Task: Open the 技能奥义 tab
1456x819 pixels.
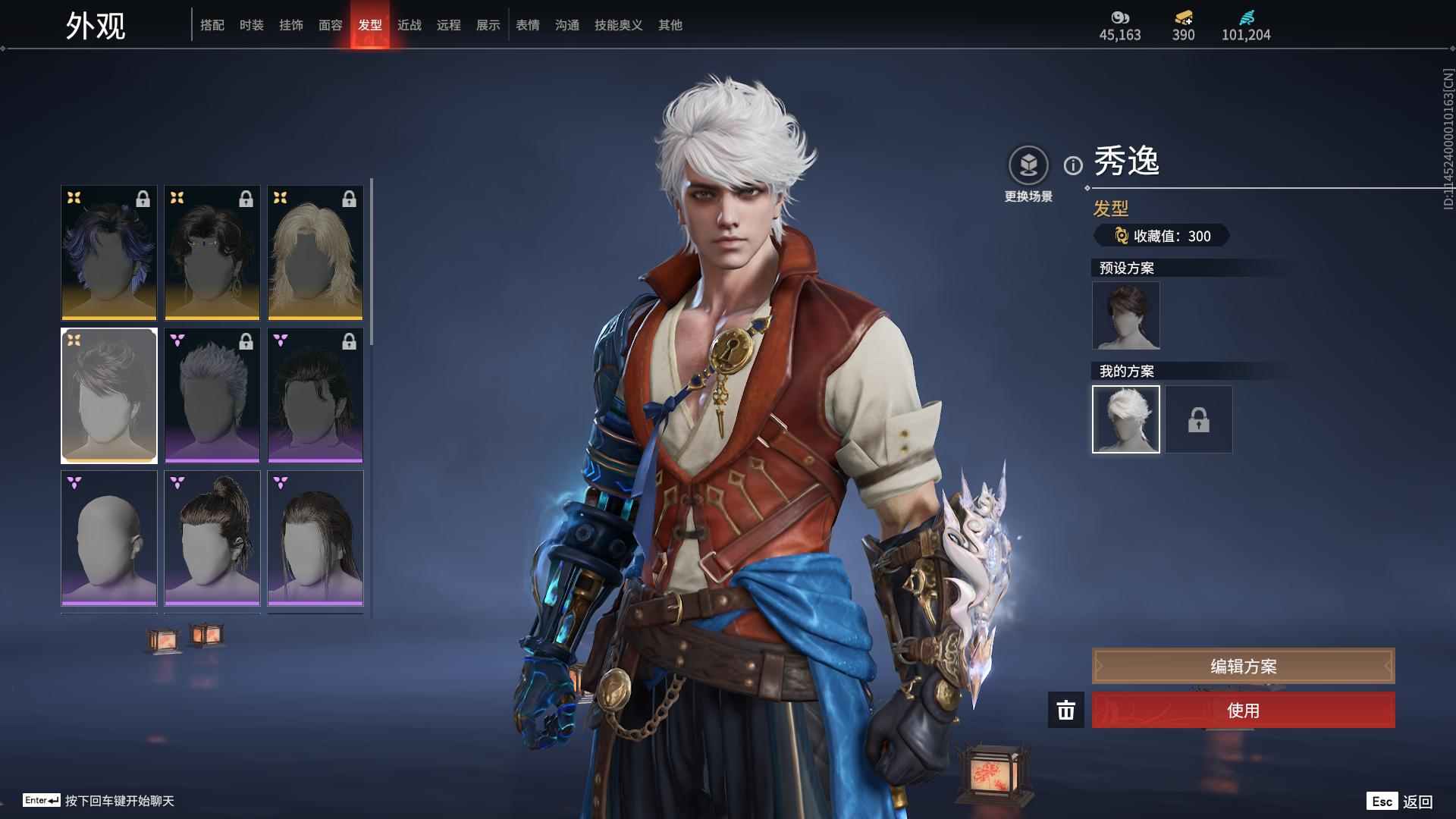Action: (x=618, y=25)
